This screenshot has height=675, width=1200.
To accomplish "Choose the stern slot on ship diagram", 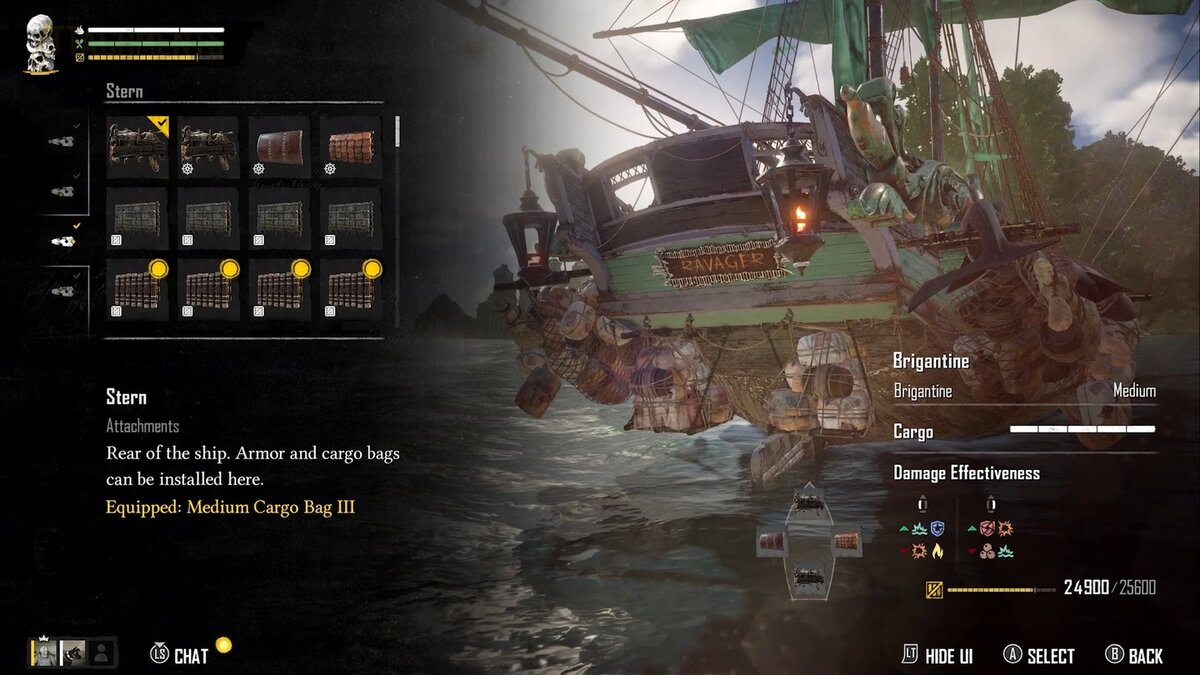I will (808, 577).
